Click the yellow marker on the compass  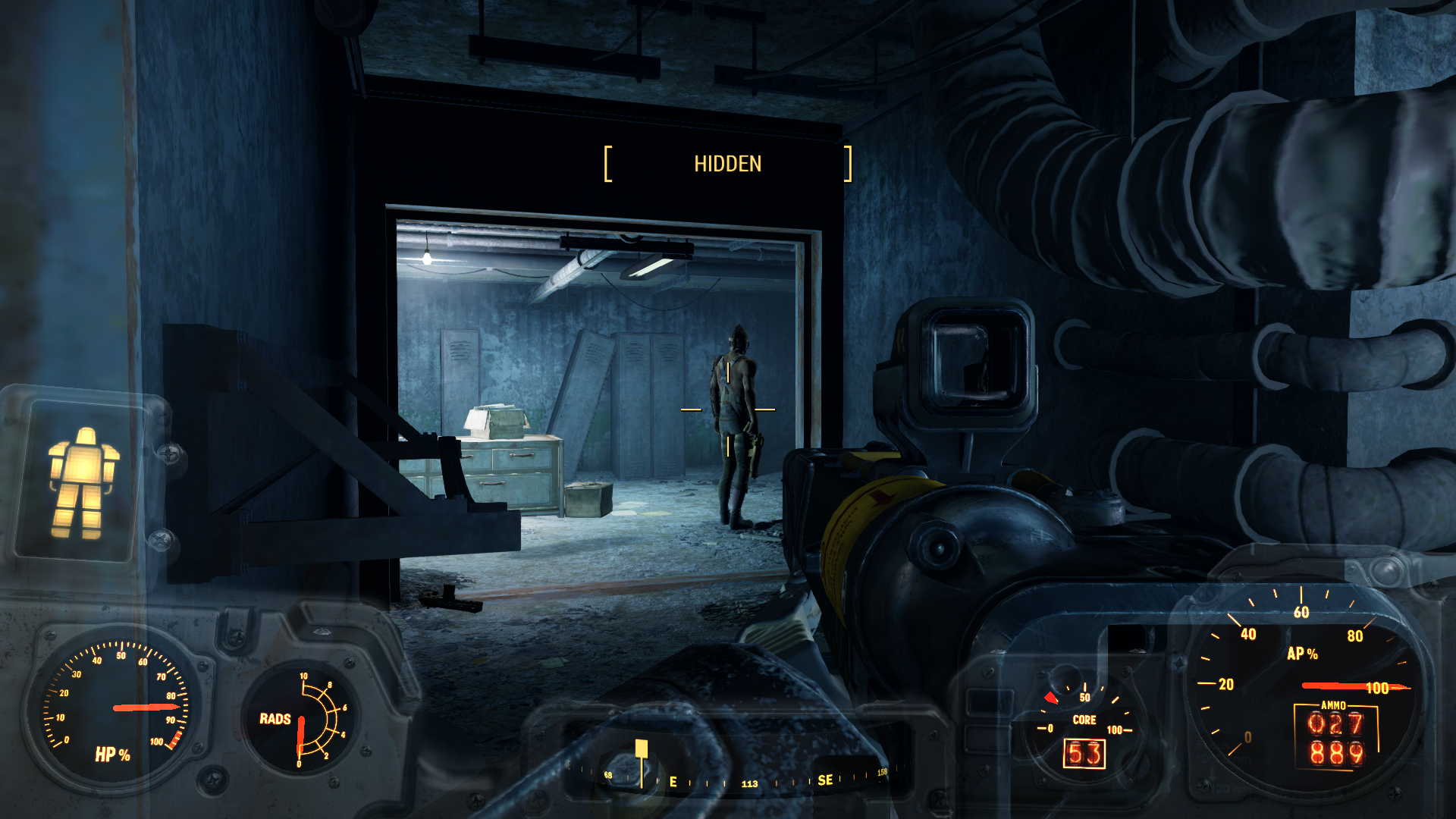pos(642,749)
